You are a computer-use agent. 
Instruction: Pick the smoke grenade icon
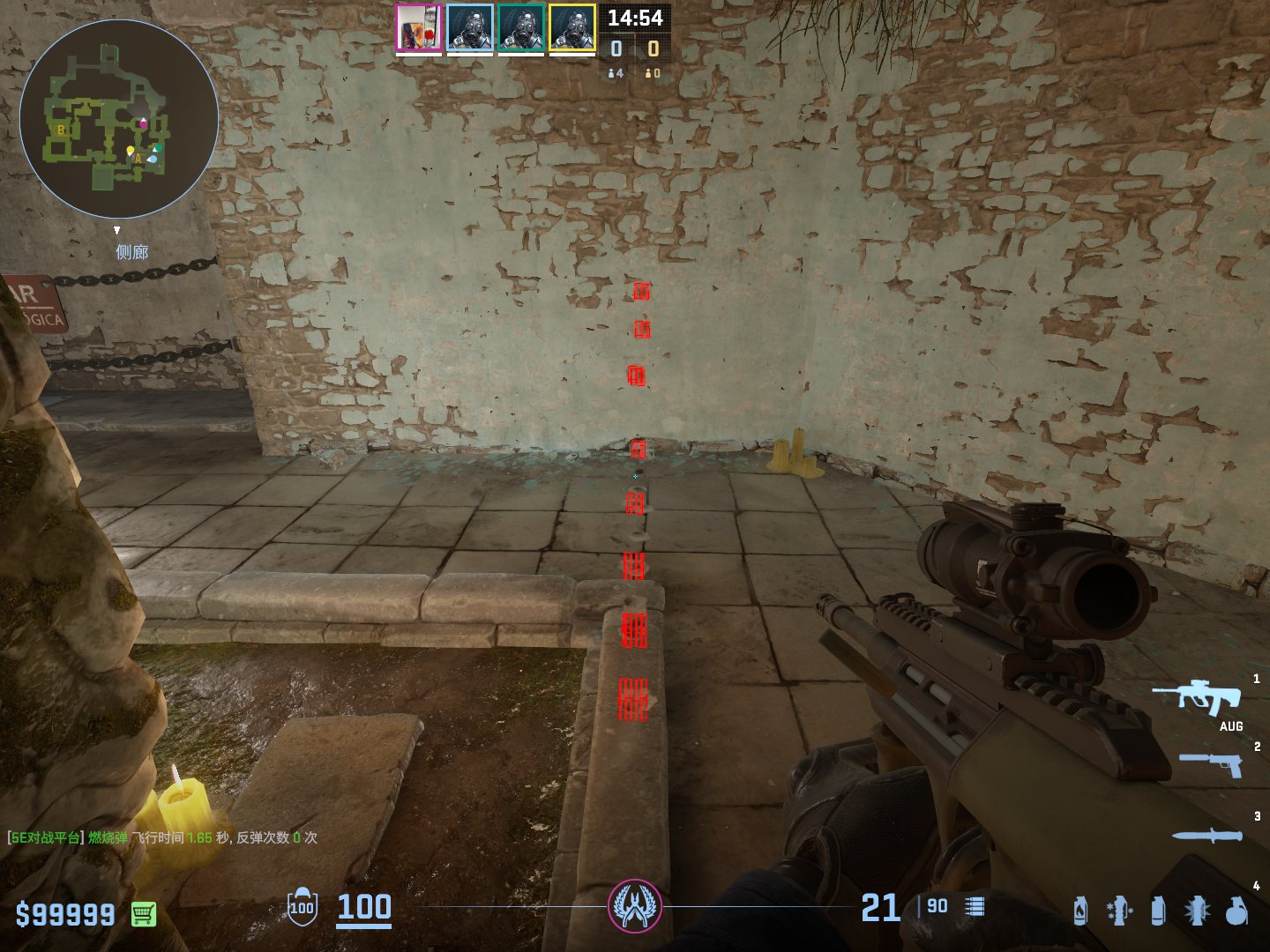point(1158,911)
